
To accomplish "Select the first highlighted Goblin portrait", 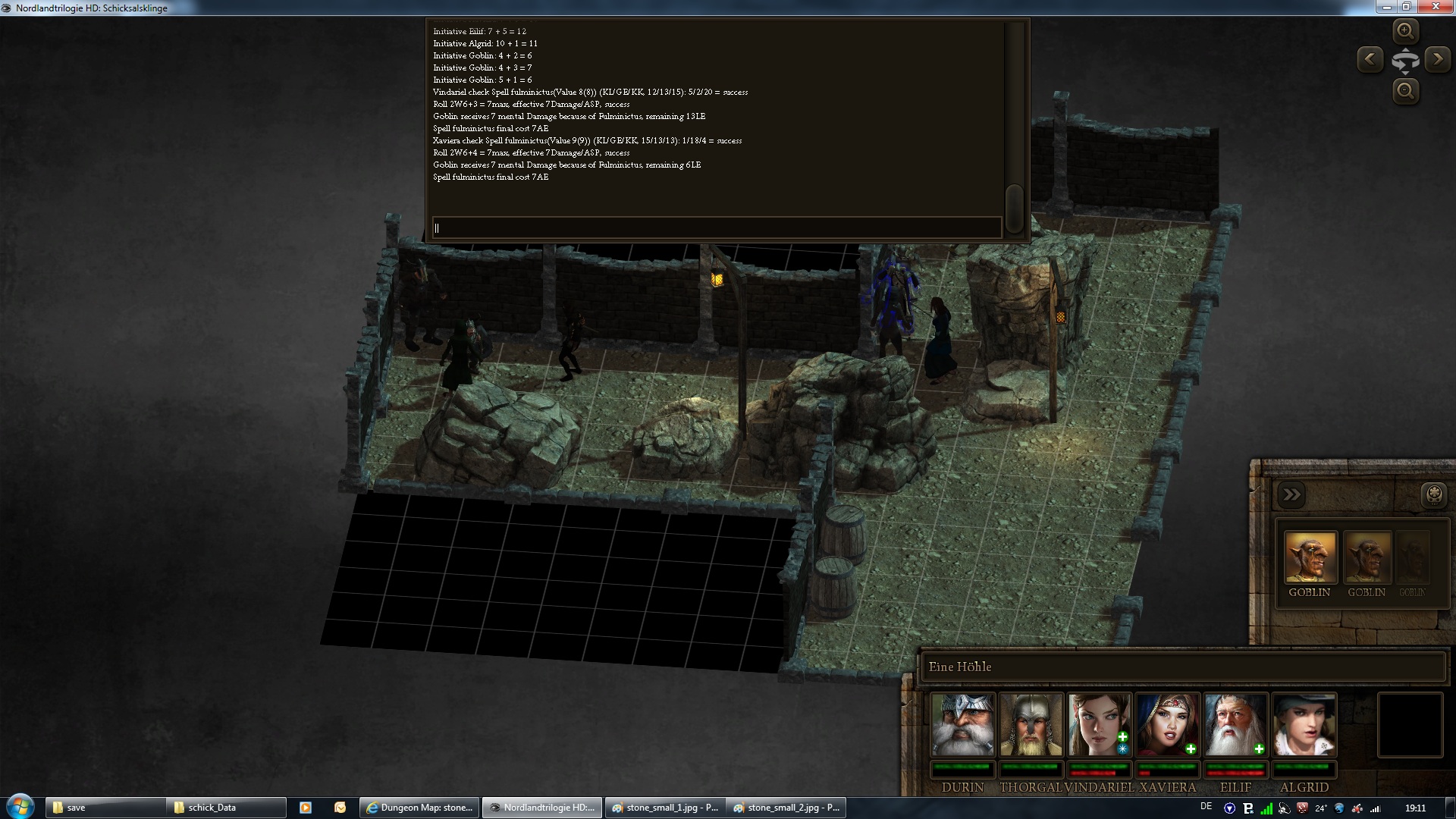I will coord(1310,557).
